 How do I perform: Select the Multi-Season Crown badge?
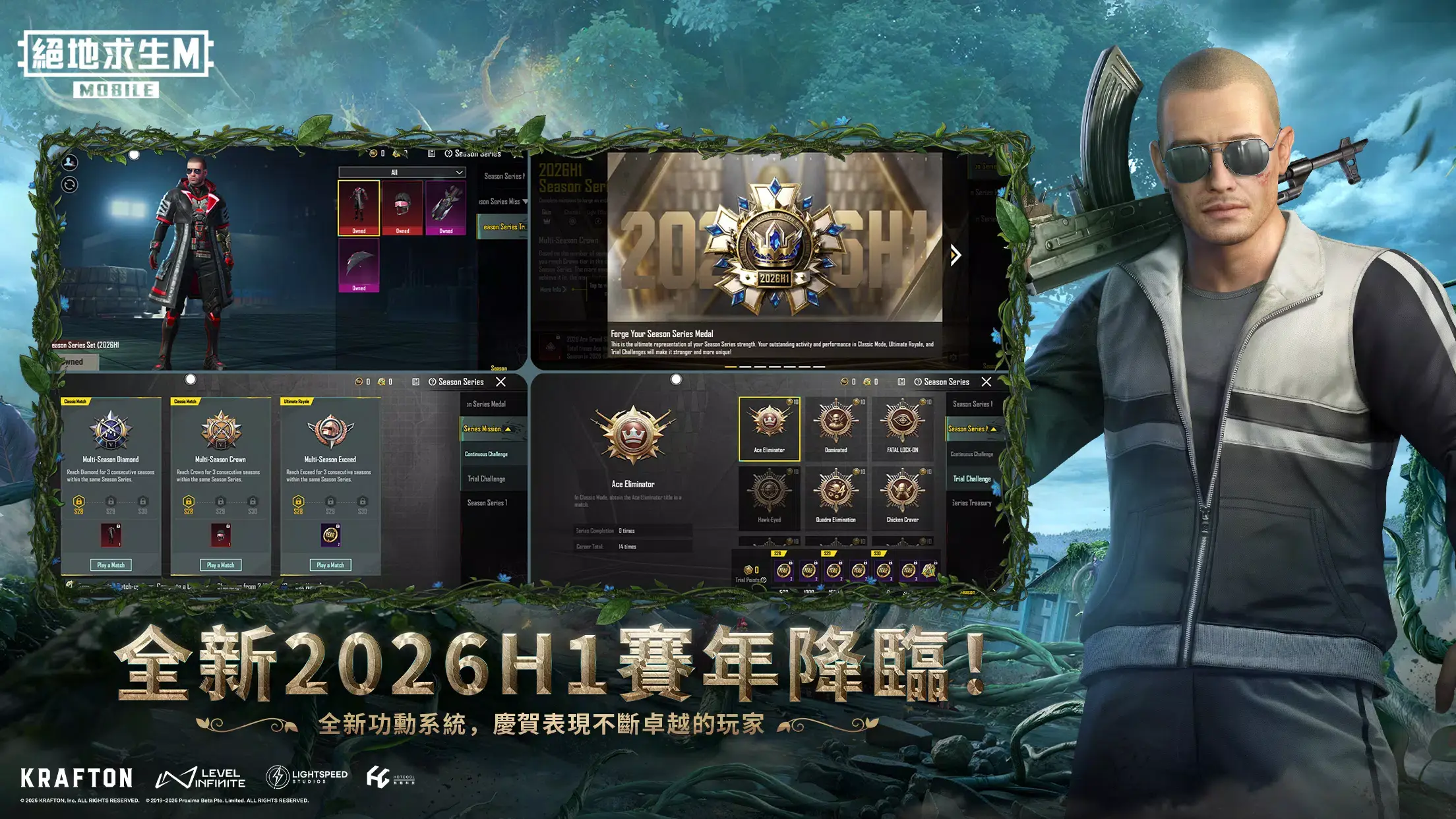click(220, 431)
